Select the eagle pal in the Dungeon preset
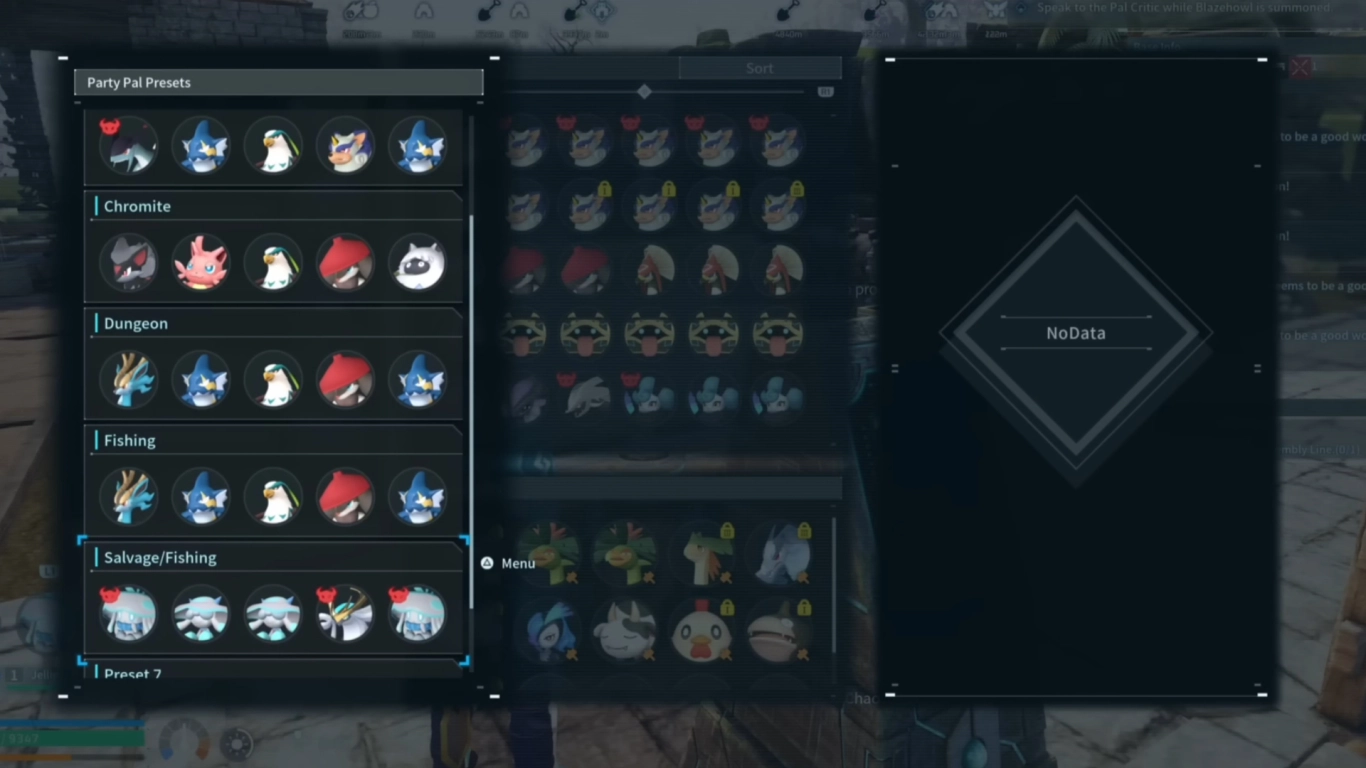The image size is (1366, 768). [273, 380]
